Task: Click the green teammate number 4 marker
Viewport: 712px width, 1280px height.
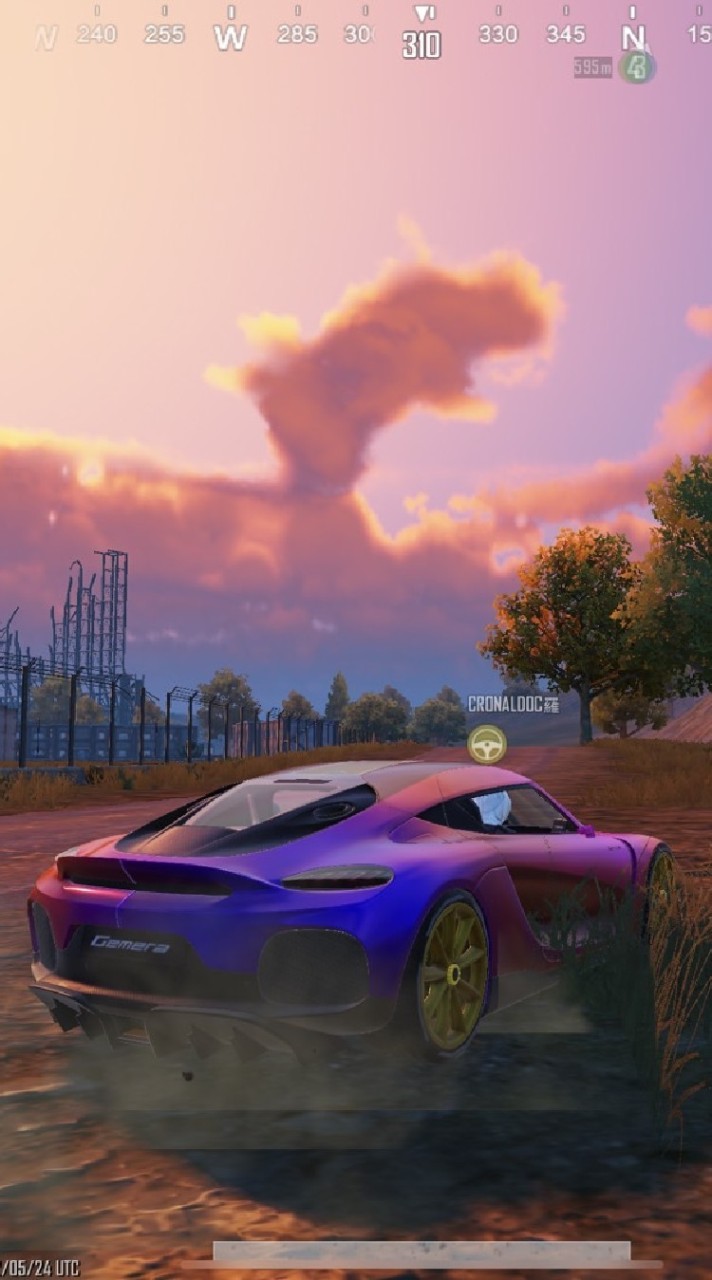Action: click(636, 67)
